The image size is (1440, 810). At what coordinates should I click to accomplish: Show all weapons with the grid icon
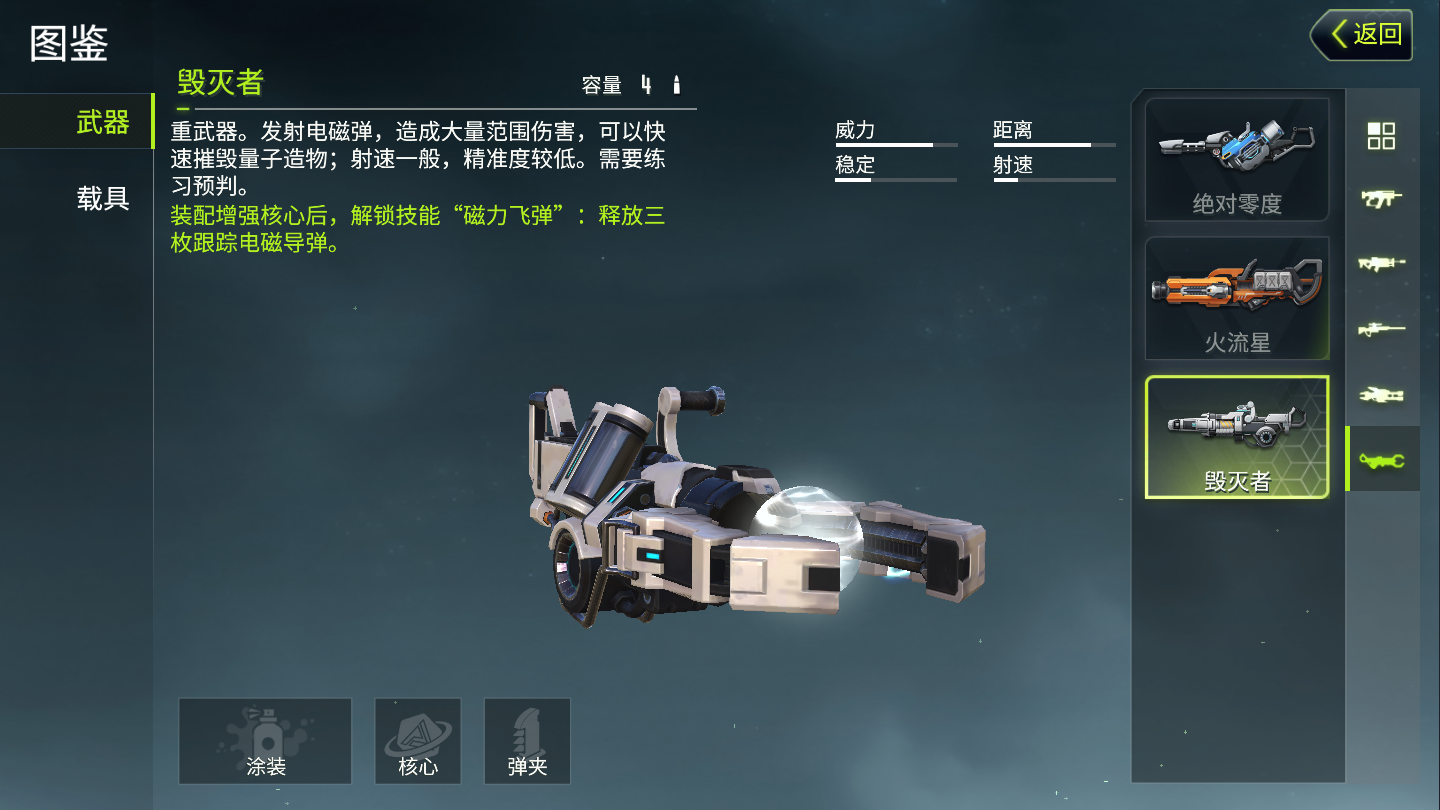[x=1381, y=136]
